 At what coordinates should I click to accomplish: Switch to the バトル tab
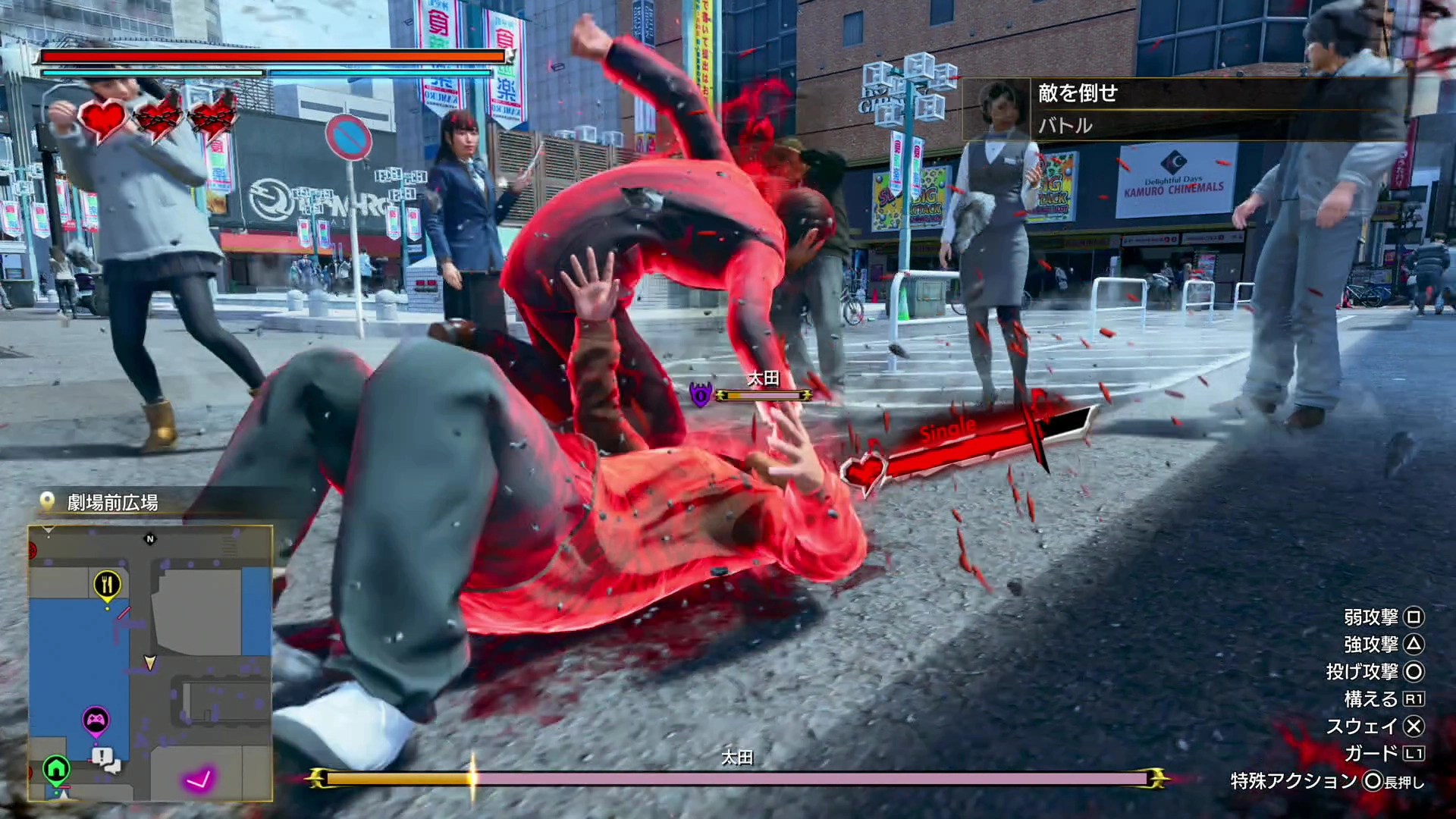coord(1065,126)
